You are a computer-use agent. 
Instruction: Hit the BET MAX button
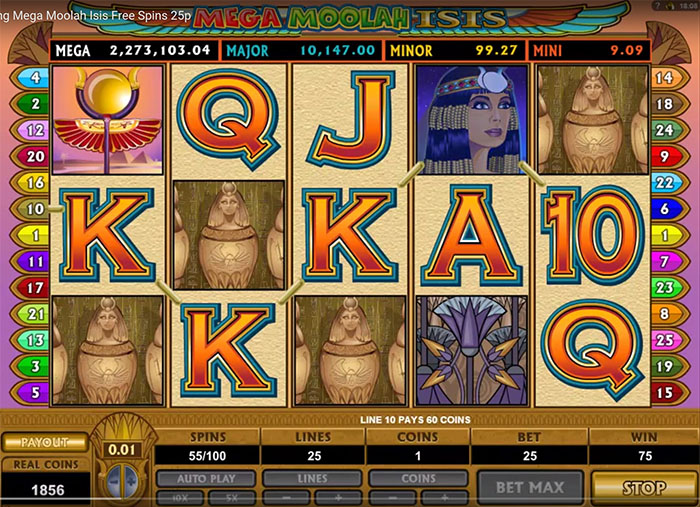pyautogui.click(x=532, y=488)
